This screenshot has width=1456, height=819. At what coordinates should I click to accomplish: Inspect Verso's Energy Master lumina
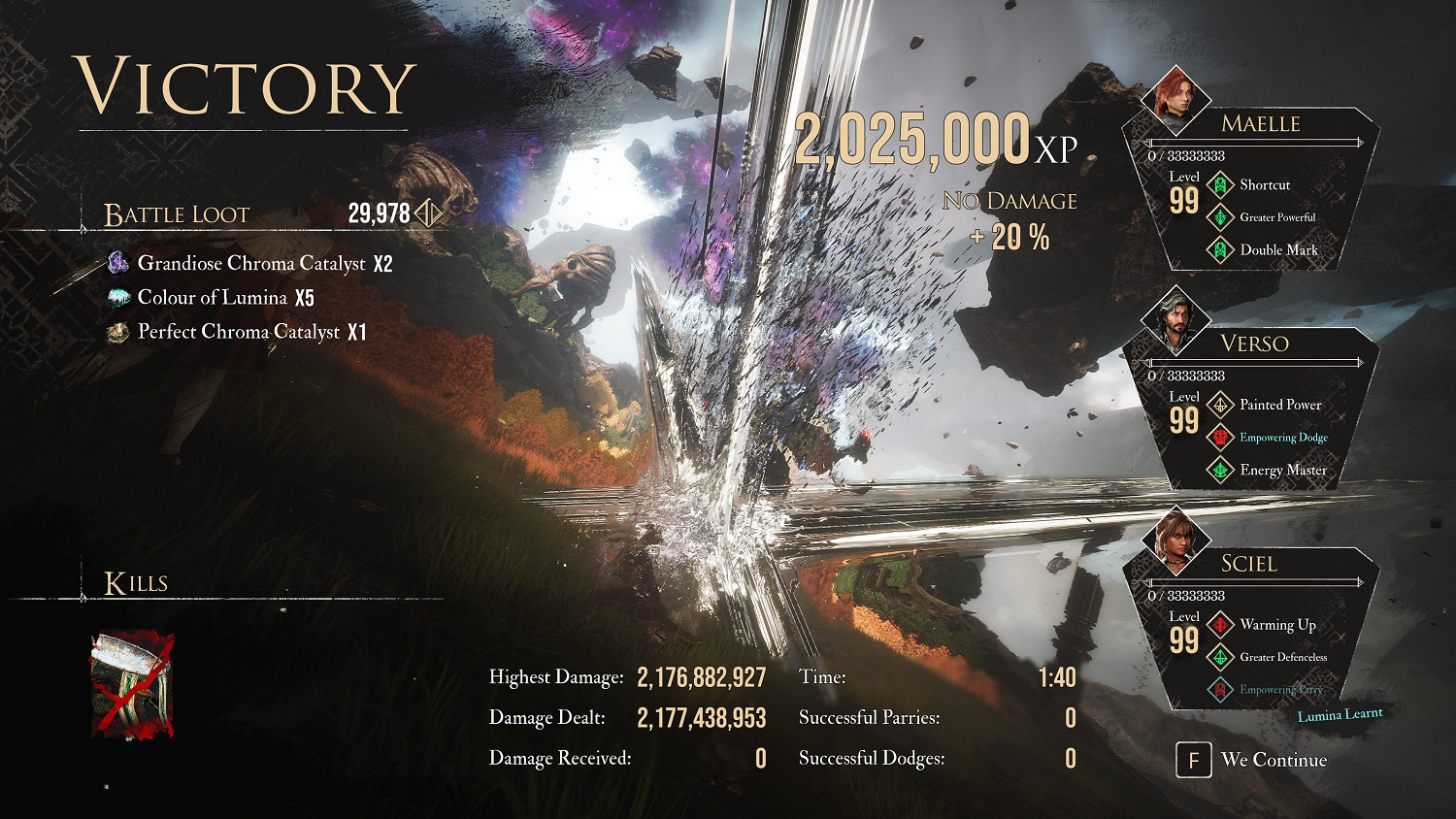point(1282,470)
